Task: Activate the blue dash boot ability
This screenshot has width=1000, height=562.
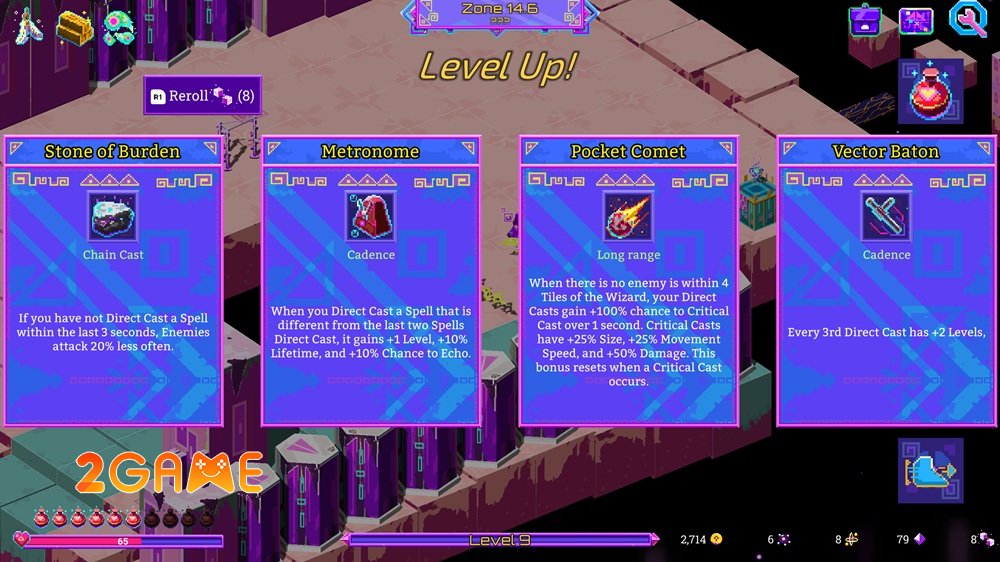Action: coord(930,469)
